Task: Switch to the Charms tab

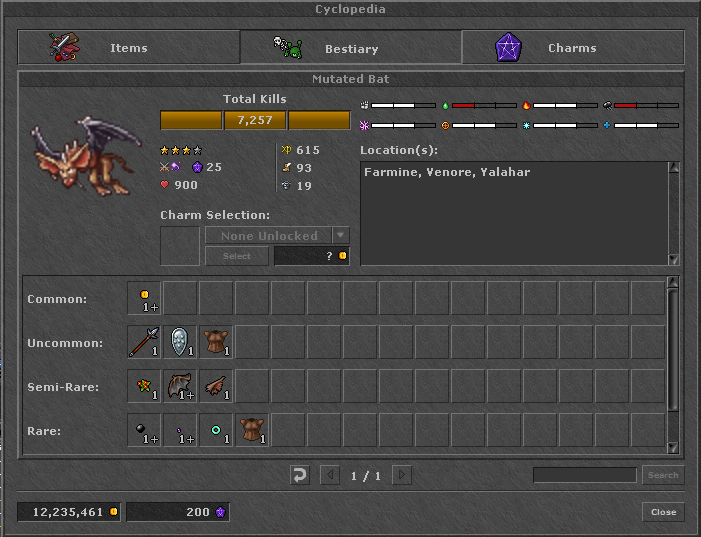Action: (573, 47)
